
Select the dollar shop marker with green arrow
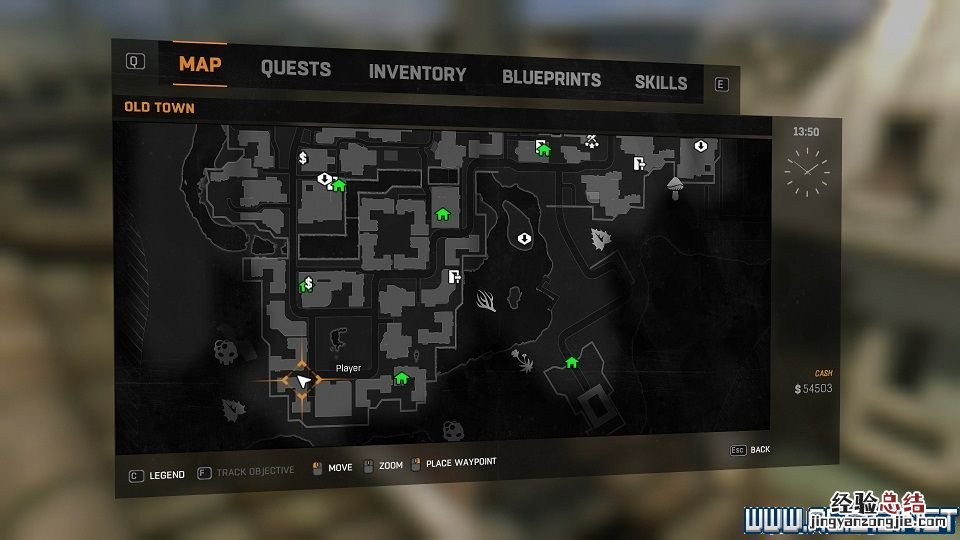(x=307, y=285)
